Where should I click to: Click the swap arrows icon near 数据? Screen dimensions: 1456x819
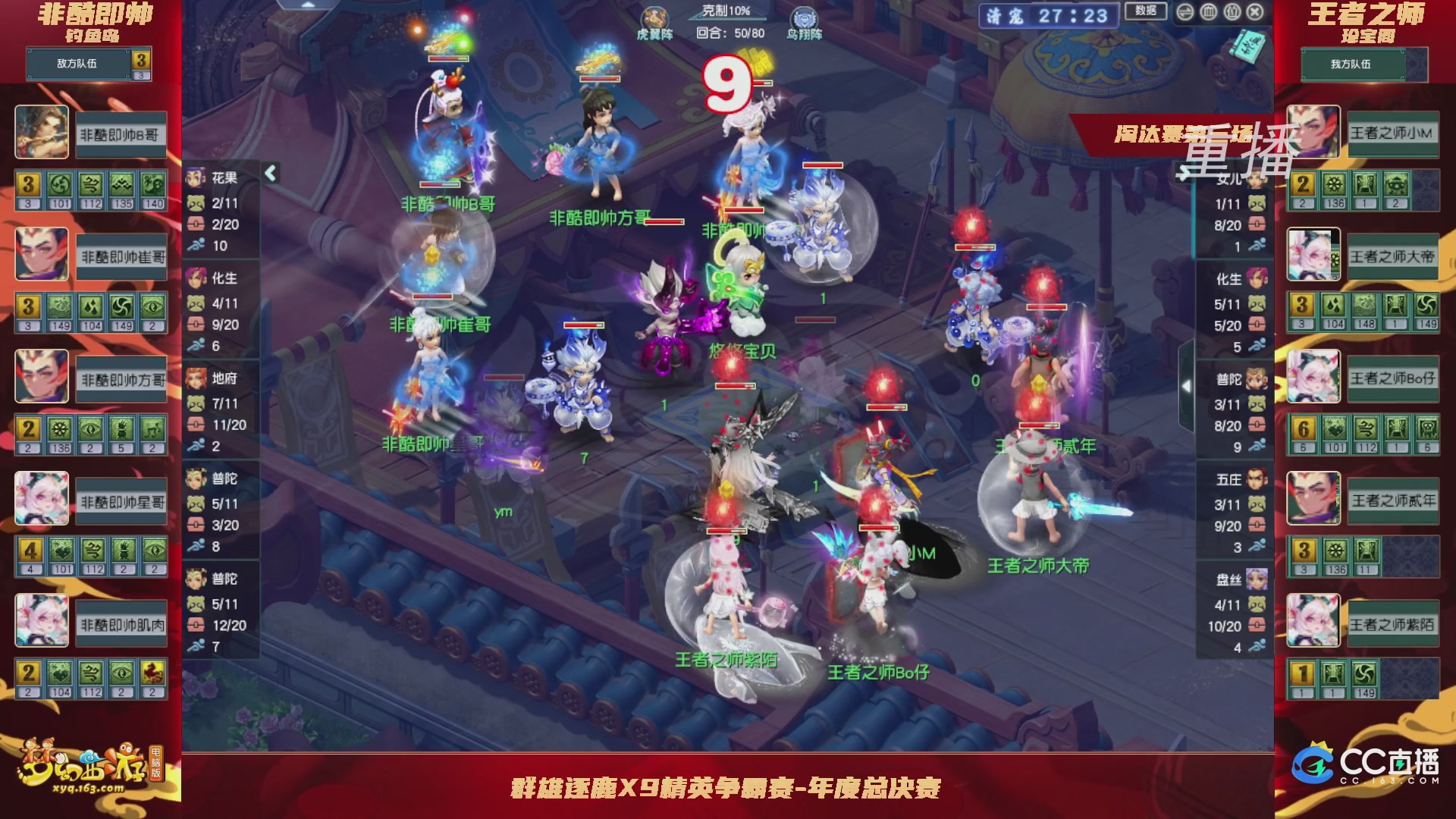(1185, 11)
